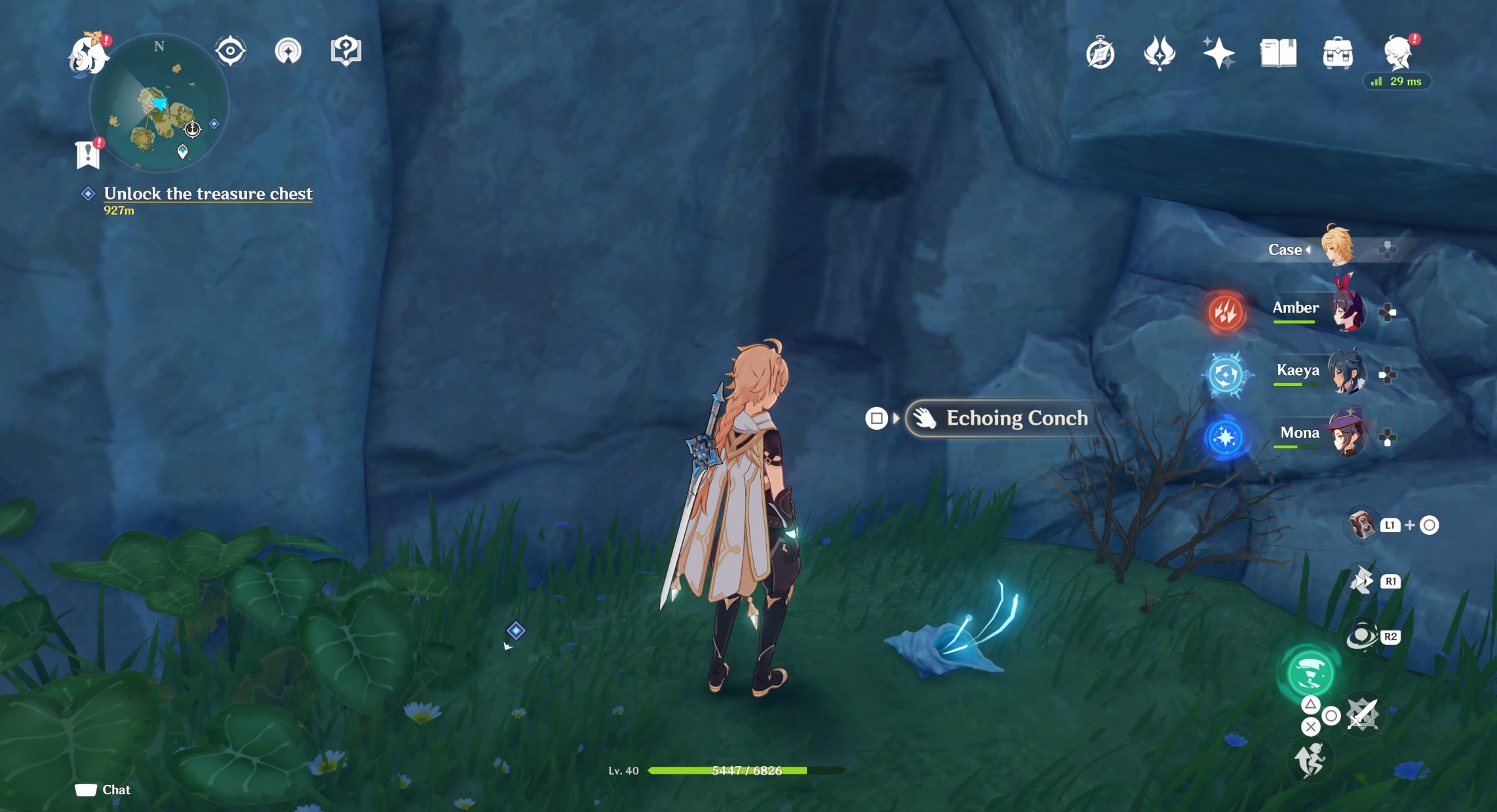
Task: Open the four-pointed star wish icon
Action: (1218, 53)
